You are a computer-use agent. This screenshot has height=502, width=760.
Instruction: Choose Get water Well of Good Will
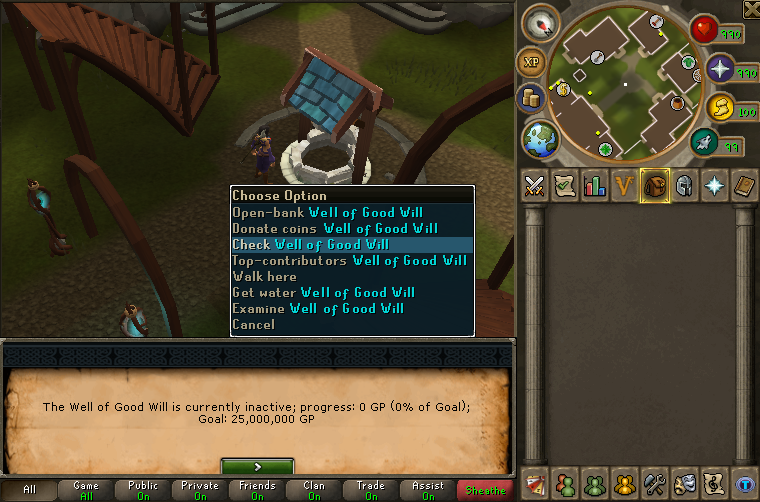coord(323,292)
